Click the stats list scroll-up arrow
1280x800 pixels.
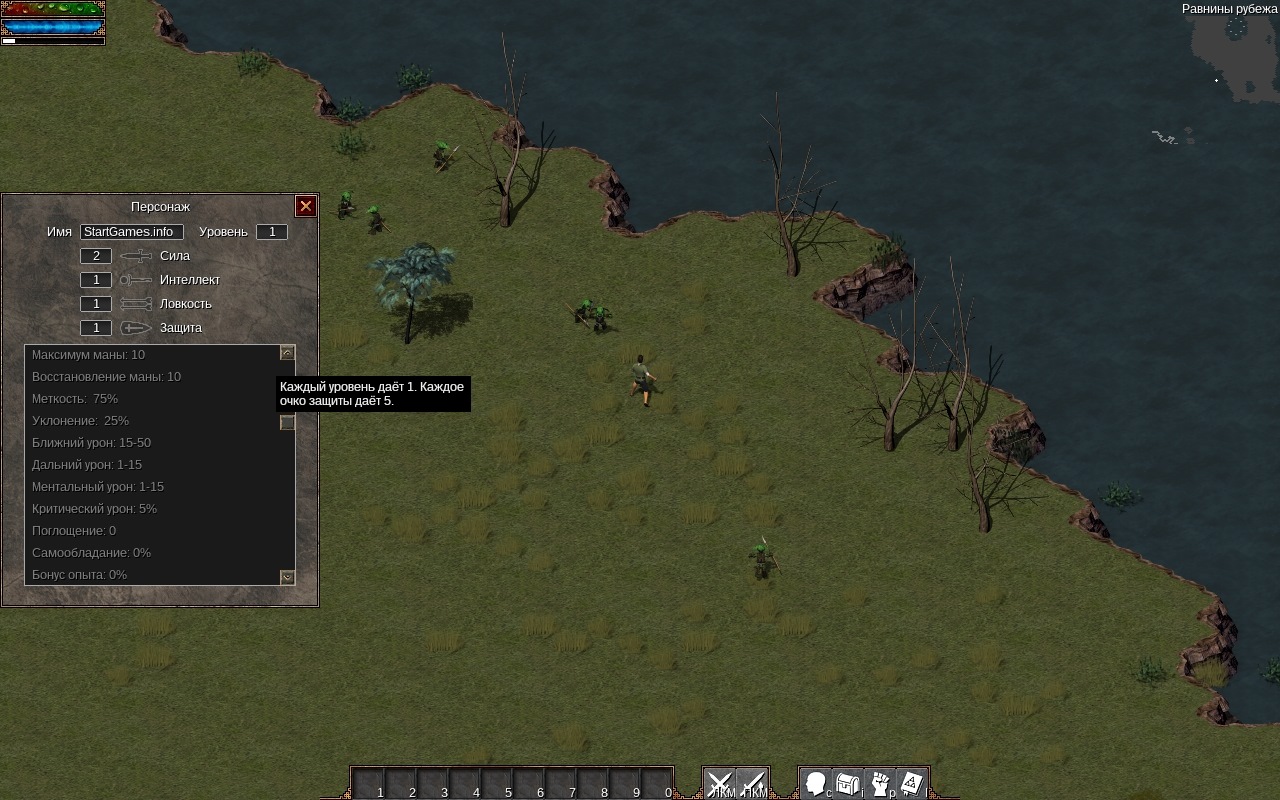(288, 353)
